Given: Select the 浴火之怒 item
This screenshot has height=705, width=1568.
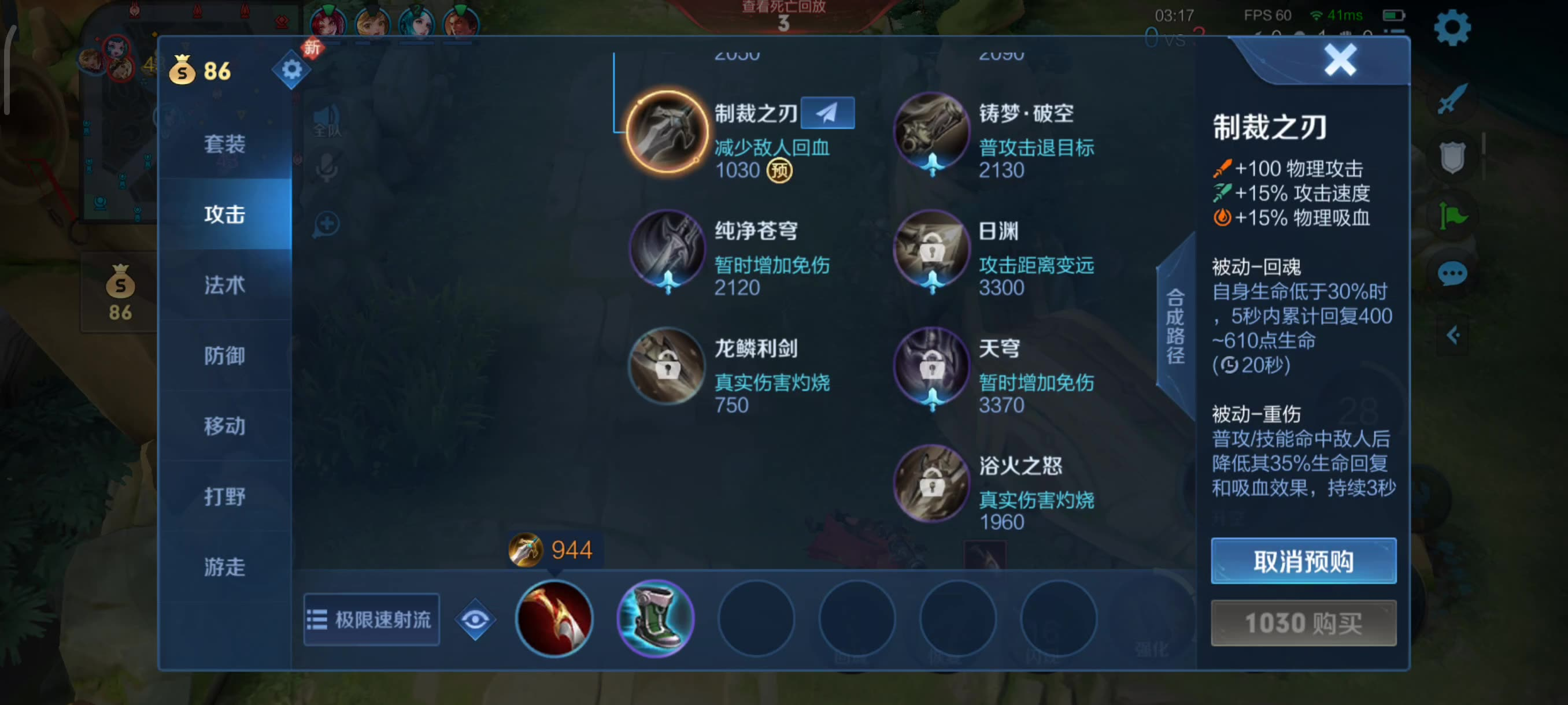Looking at the screenshot, I should coord(931,483).
